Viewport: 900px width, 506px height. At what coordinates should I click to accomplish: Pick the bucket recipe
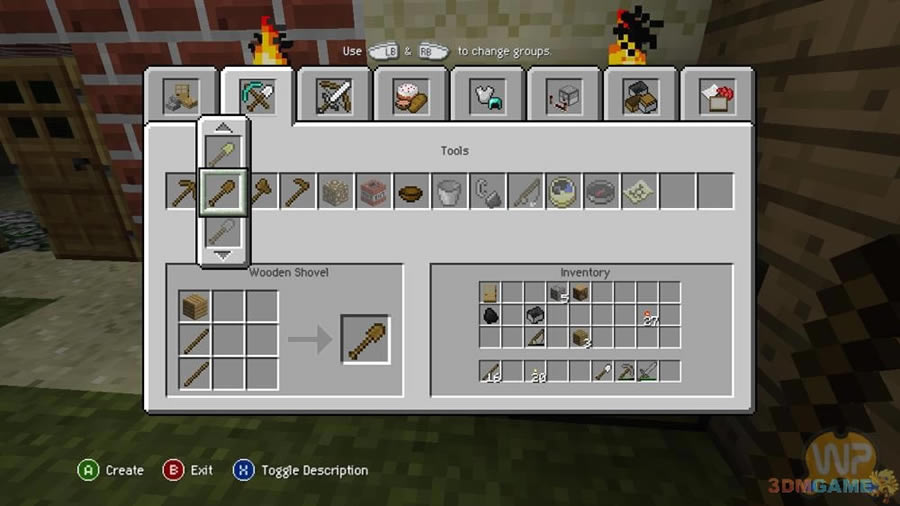click(449, 192)
